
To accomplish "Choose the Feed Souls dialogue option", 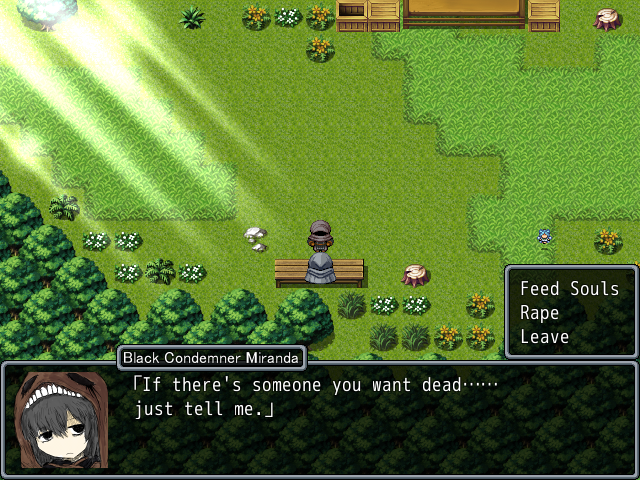I will 569,289.
